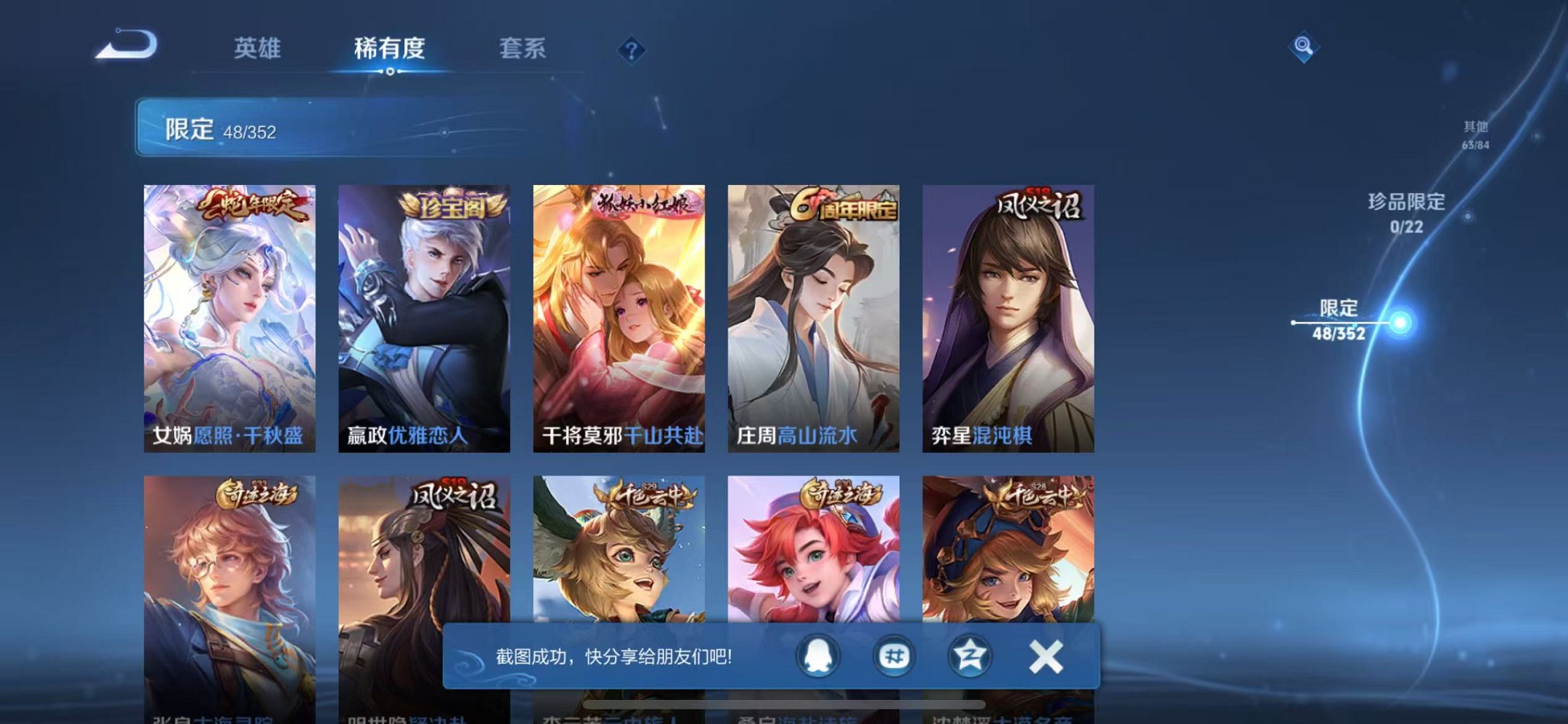Screen dimensions: 1568x724
Task: Share via the 王者营地 hash icon
Action: coord(894,656)
